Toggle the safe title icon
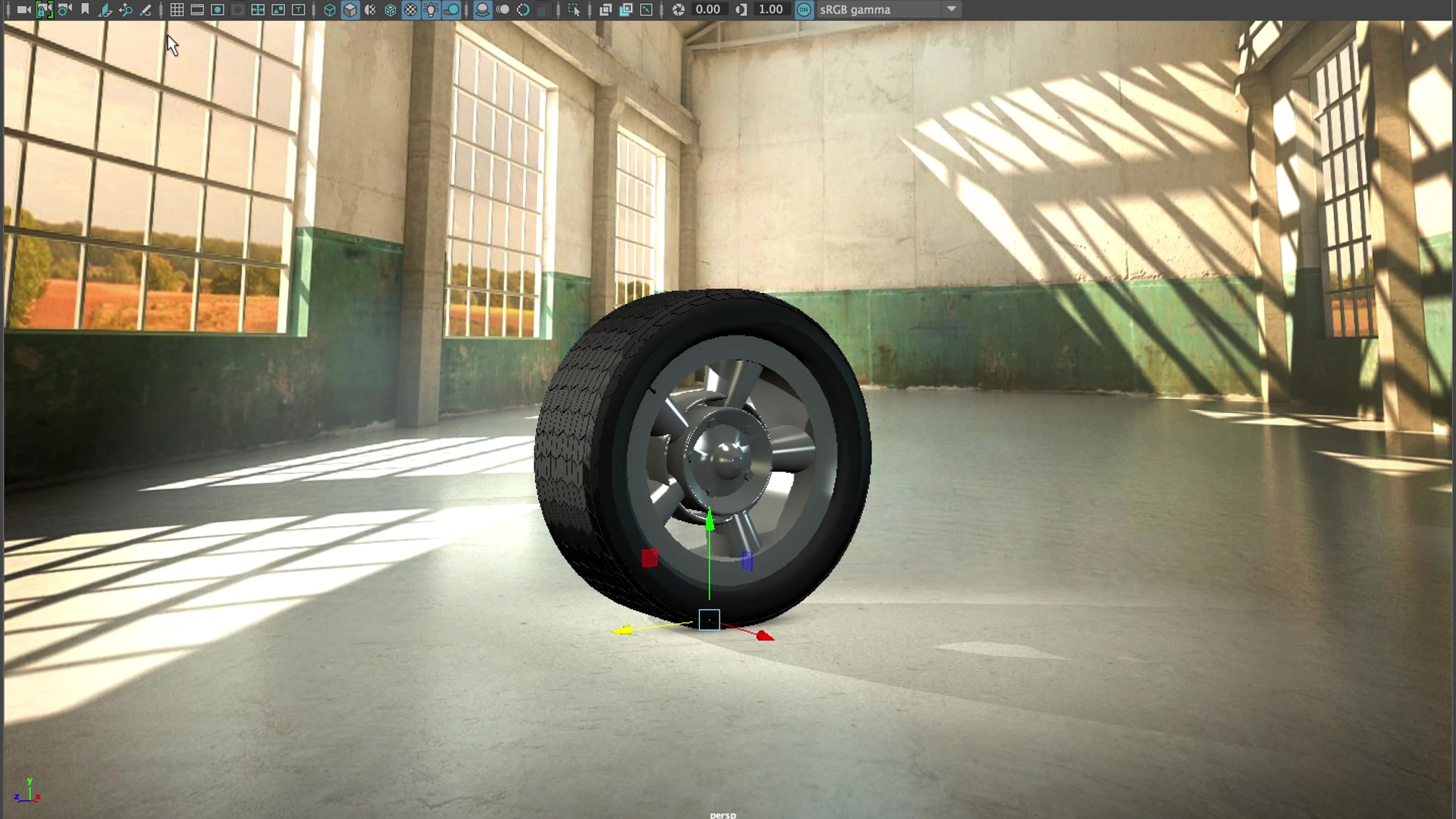1456x819 pixels. click(298, 9)
